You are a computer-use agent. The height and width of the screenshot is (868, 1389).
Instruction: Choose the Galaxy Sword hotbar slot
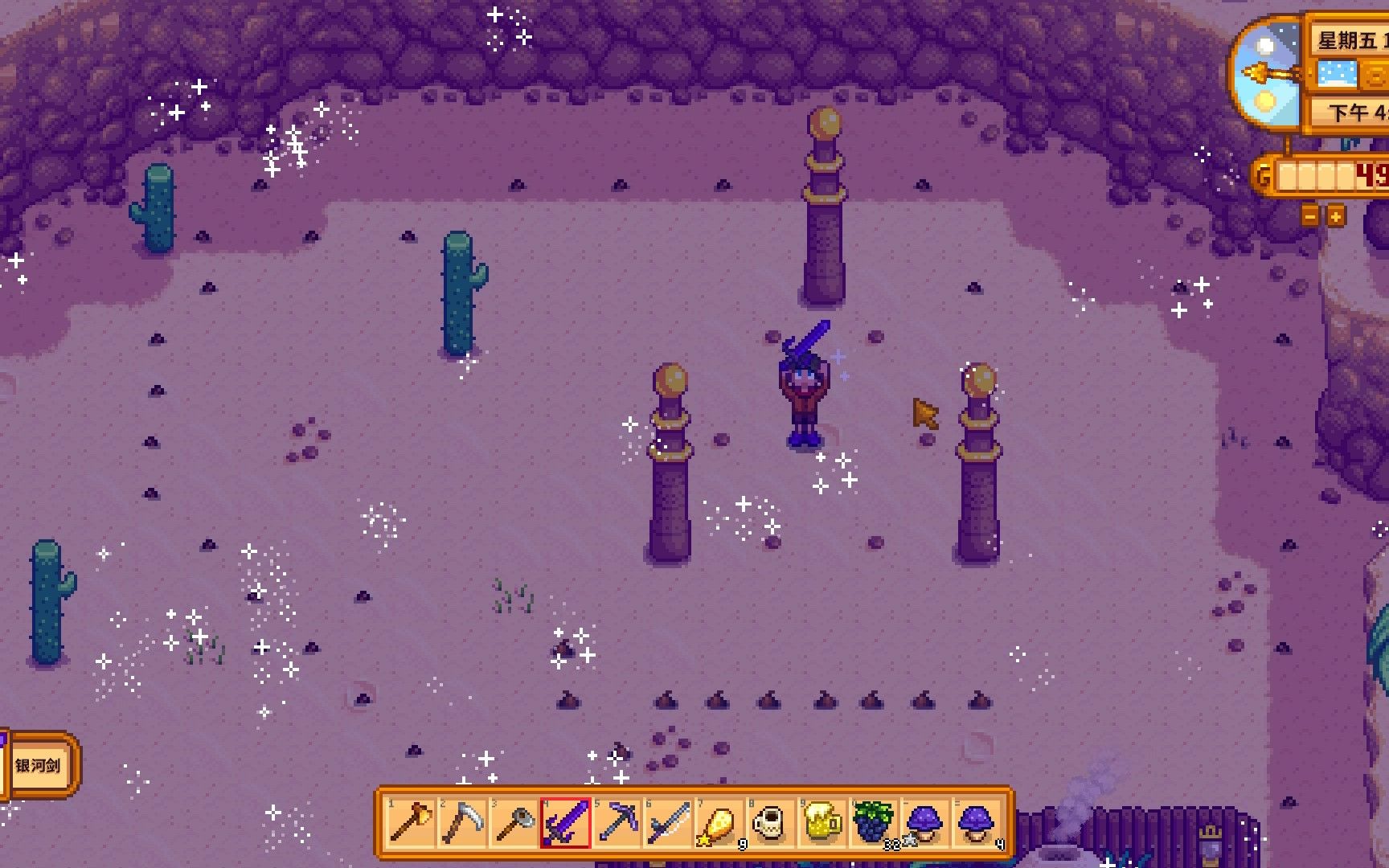(x=566, y=823)
